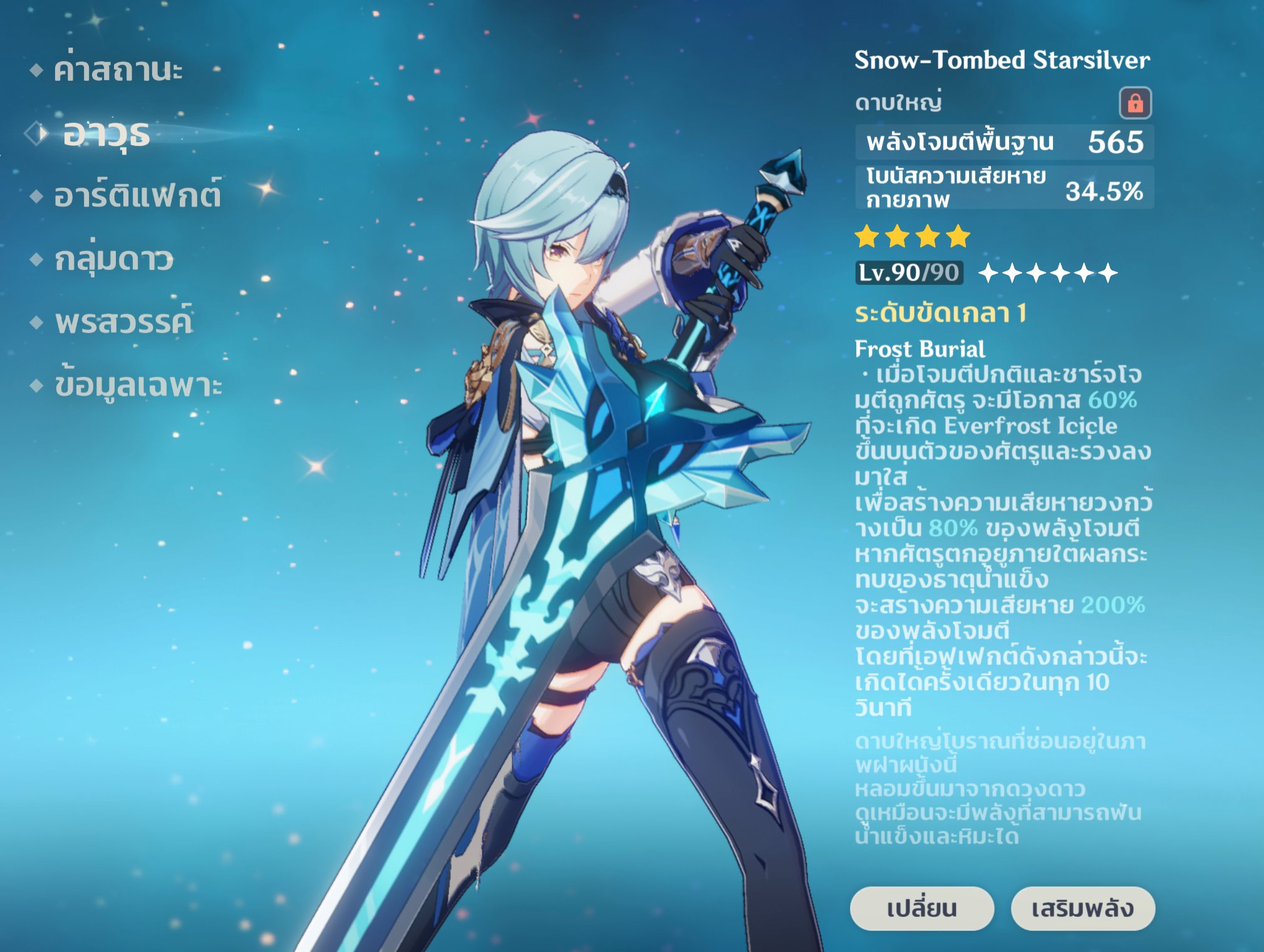
Task: Click the เปลี่ยน switch weapon button
Action: click(921, 908)
